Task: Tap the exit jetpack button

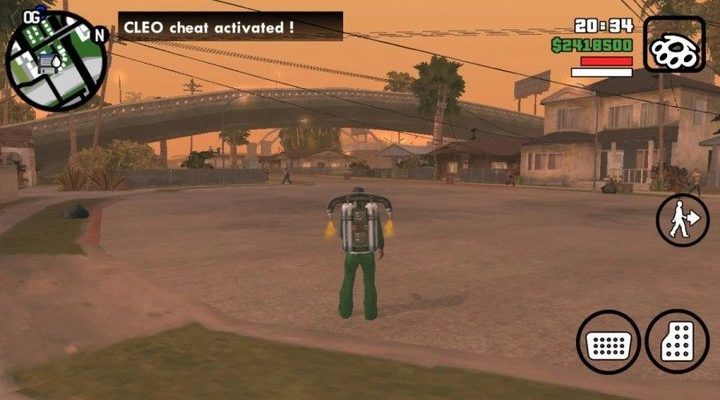Action: tap(682, 219)
